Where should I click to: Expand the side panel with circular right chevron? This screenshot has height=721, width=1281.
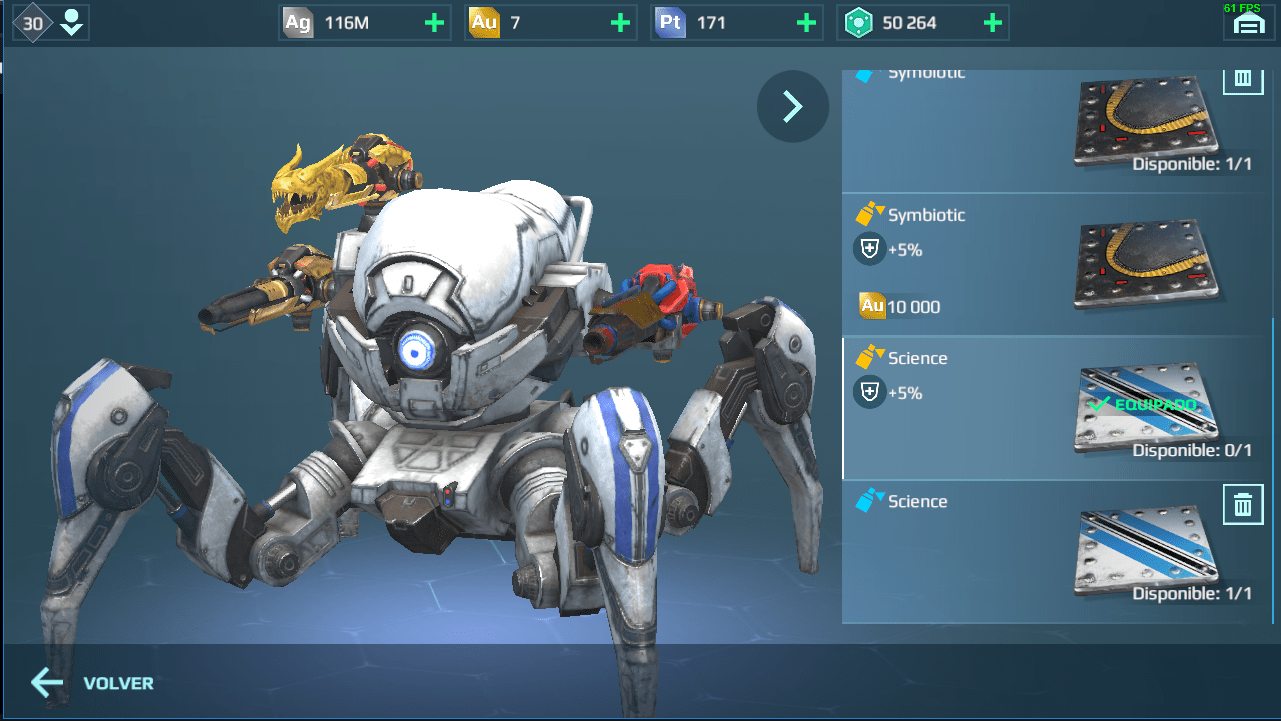793,106
